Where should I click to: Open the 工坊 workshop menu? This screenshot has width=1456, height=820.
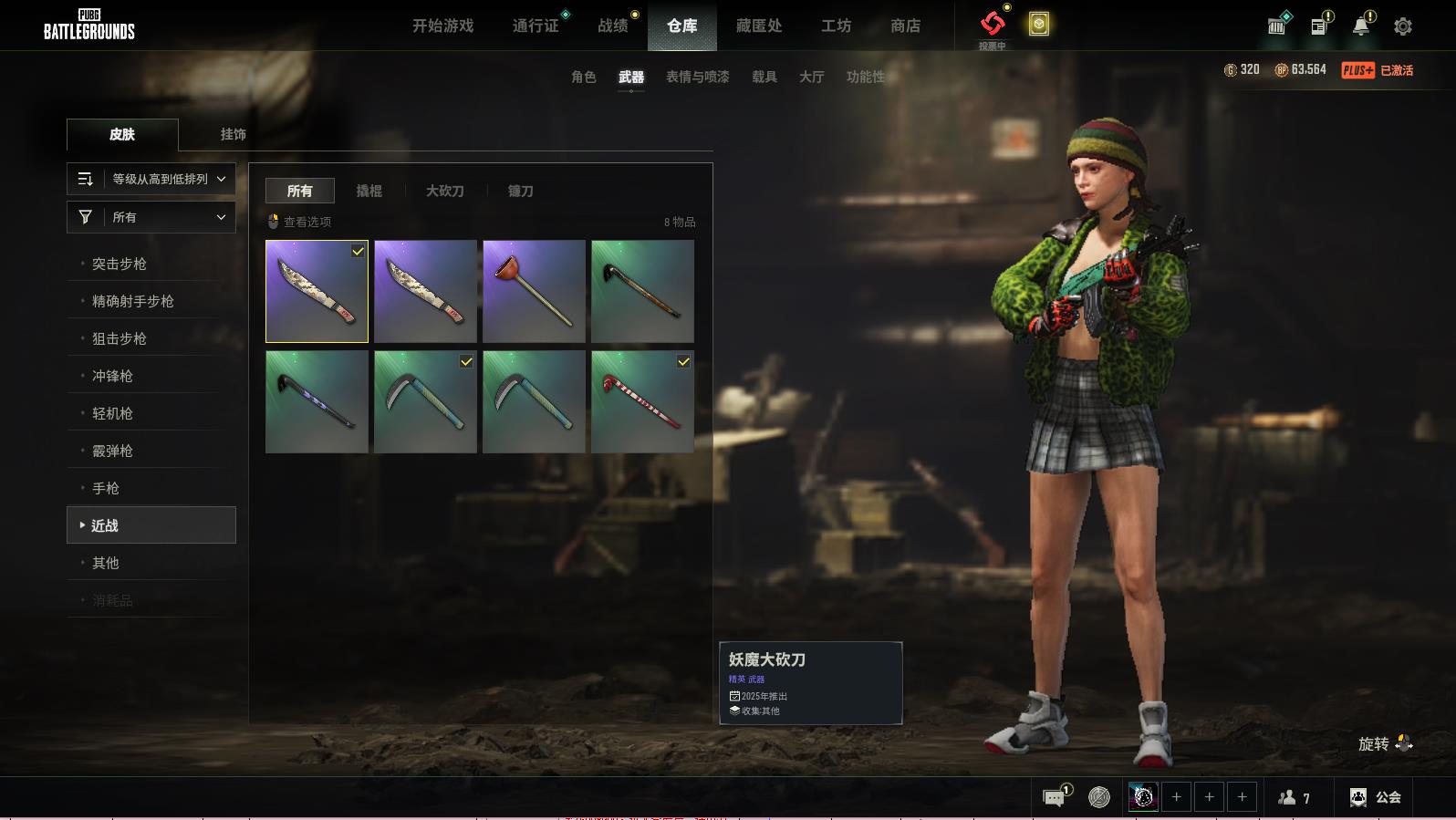coord(836,26)
